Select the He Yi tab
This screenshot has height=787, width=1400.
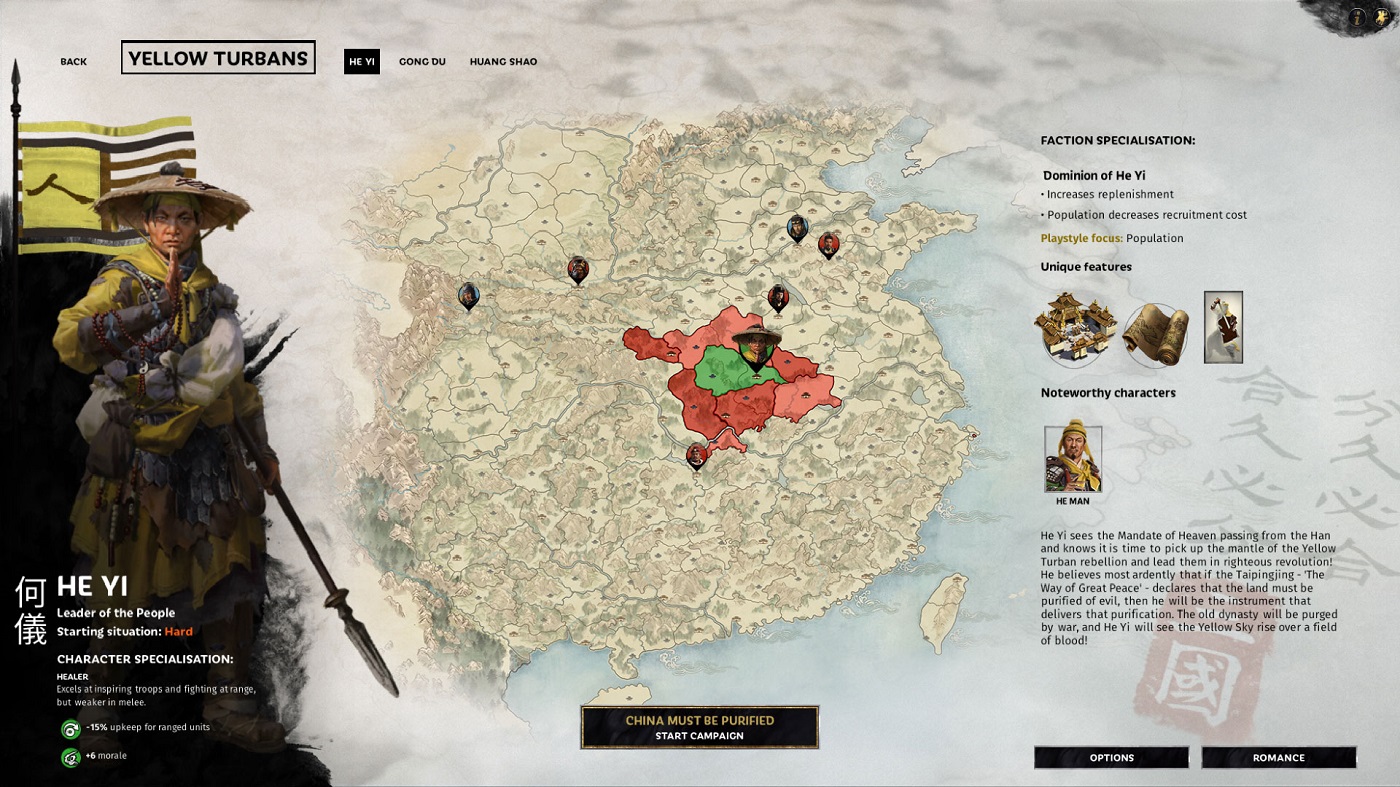[x=362, y=61]
